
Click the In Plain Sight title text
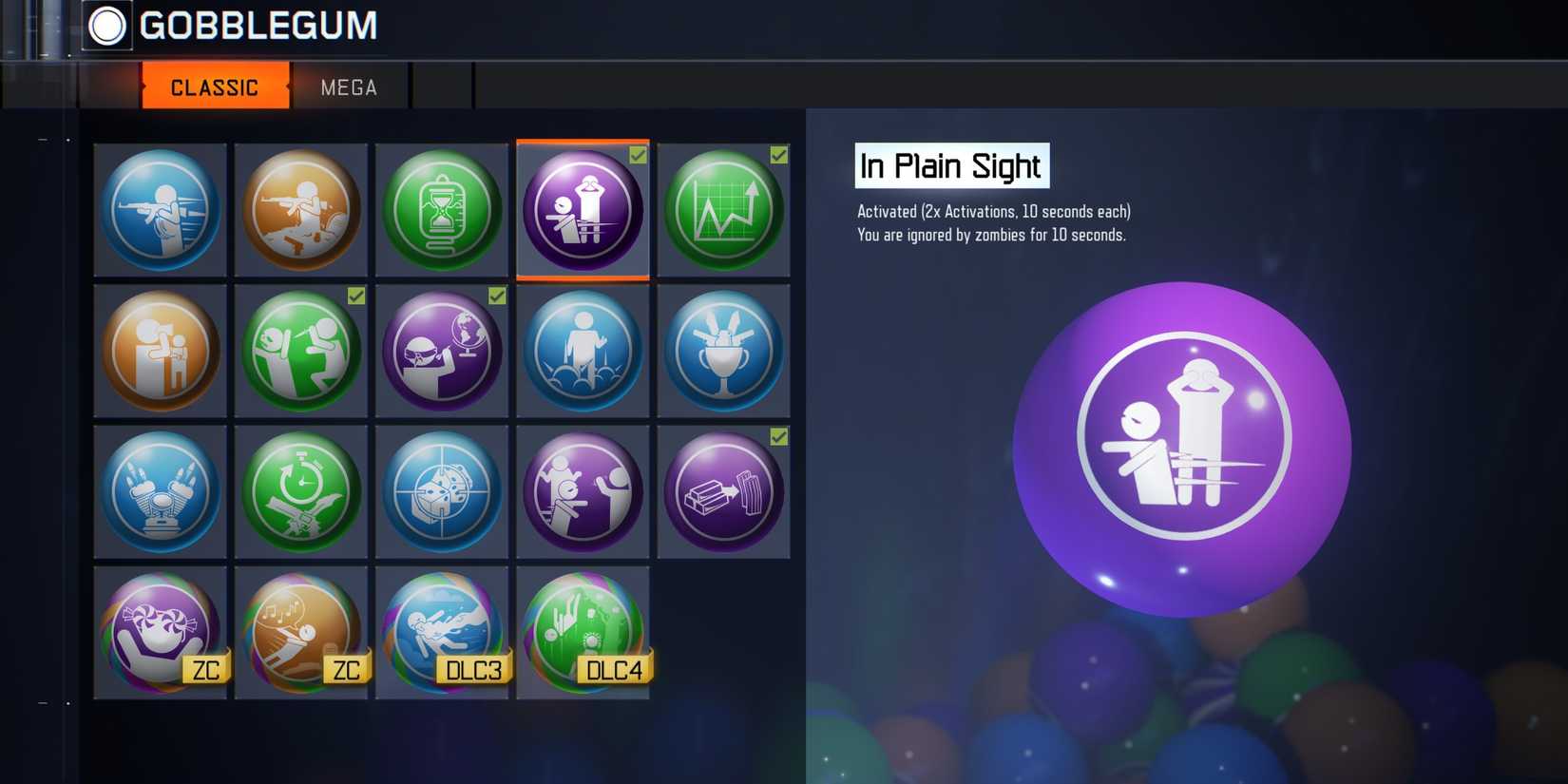pyautogui.click(x=950, y=166)
